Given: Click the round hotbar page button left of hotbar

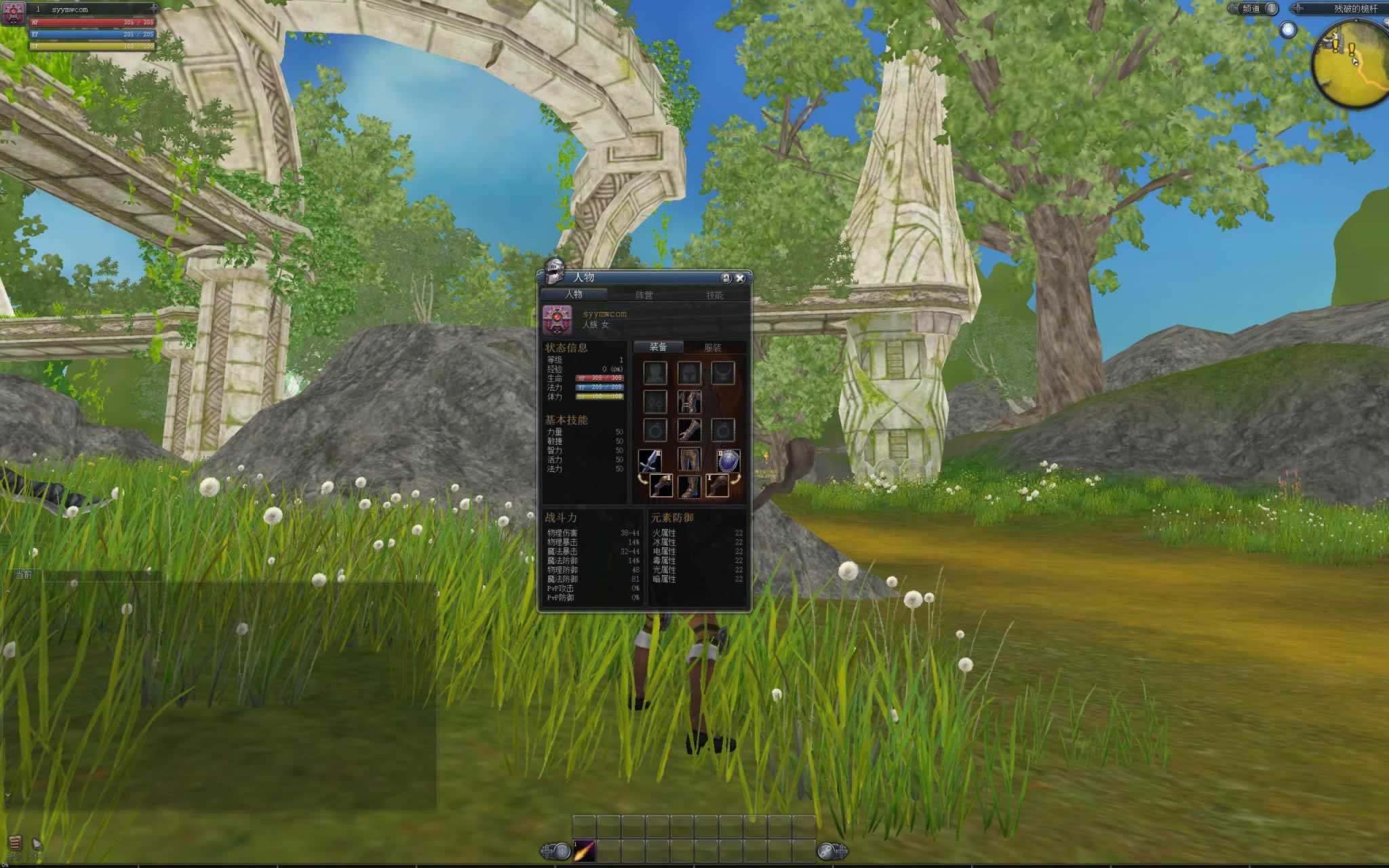Looking at the screenshot, I should [x=561, y=851].
